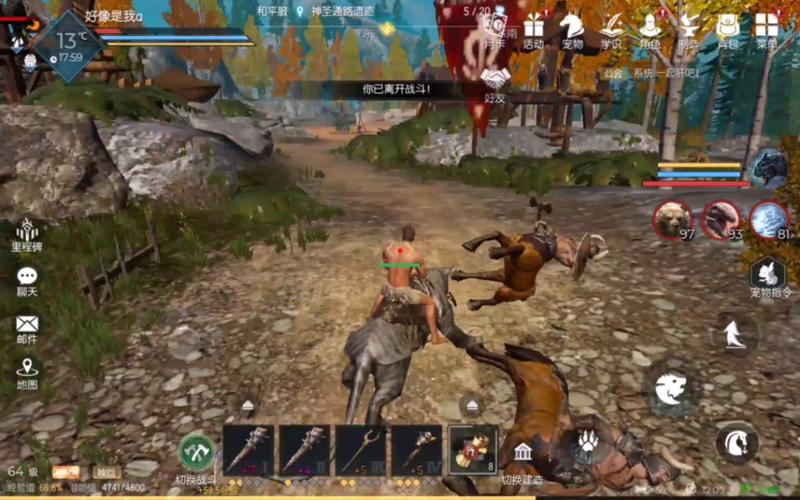The image size is (800, 500).
Task: Select the staff weapon hotbar slot
Action: click(361, 450)
